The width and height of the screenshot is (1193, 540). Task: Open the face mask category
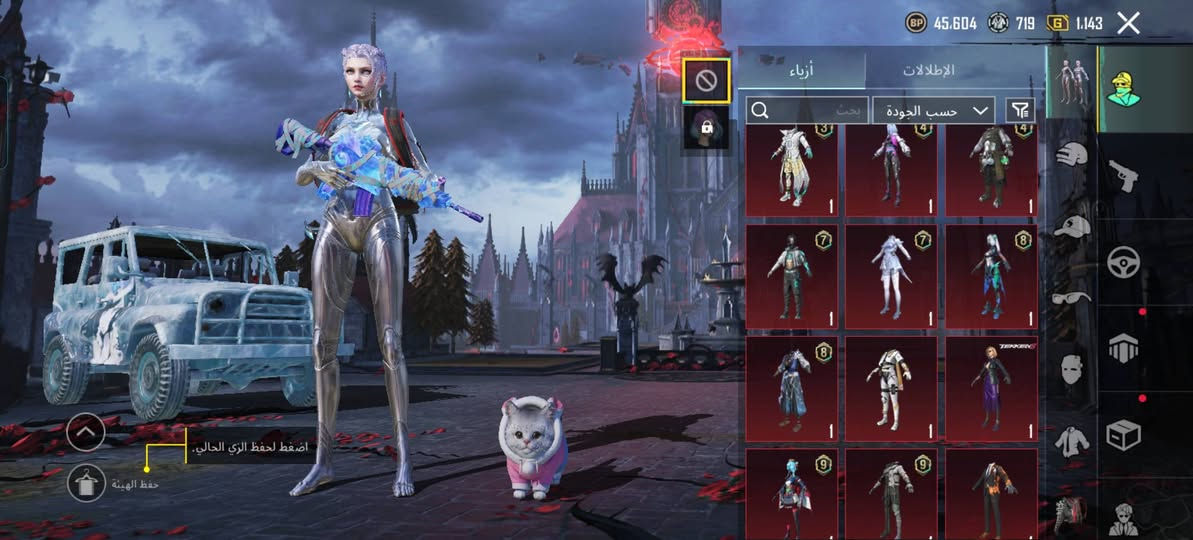(1072, 368)
